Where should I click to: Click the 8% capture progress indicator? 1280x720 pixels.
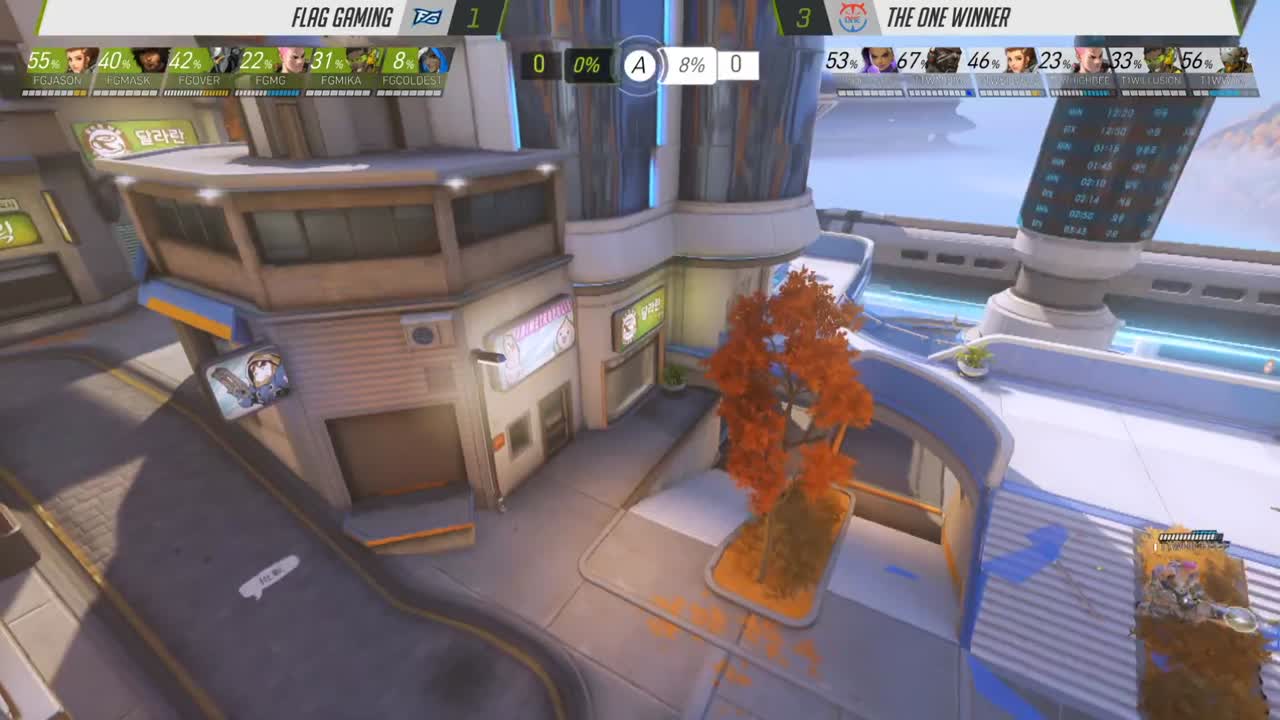[690, 67]
